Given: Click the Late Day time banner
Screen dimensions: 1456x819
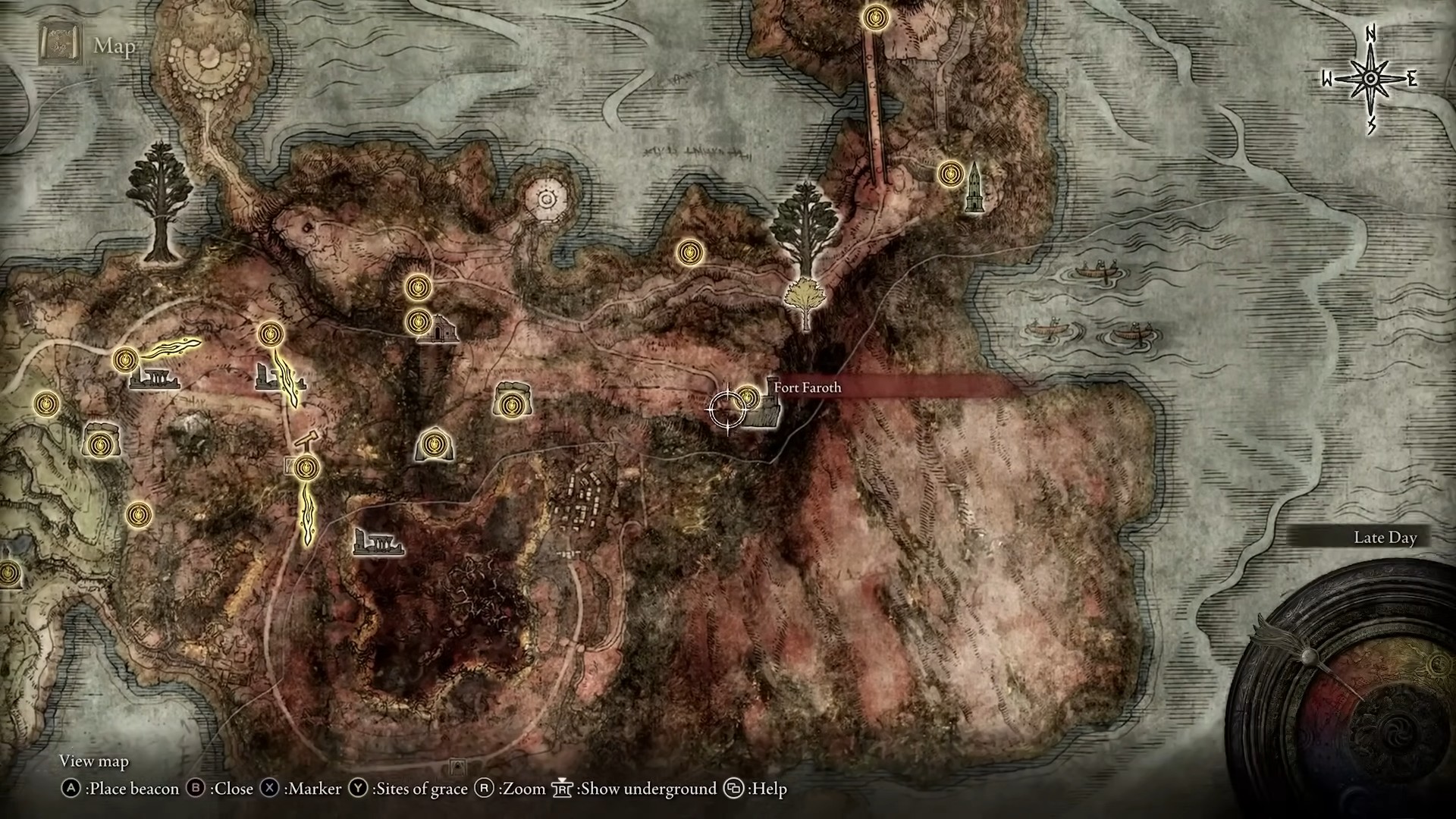Looking at the screenshot, I should (1385, 537).
